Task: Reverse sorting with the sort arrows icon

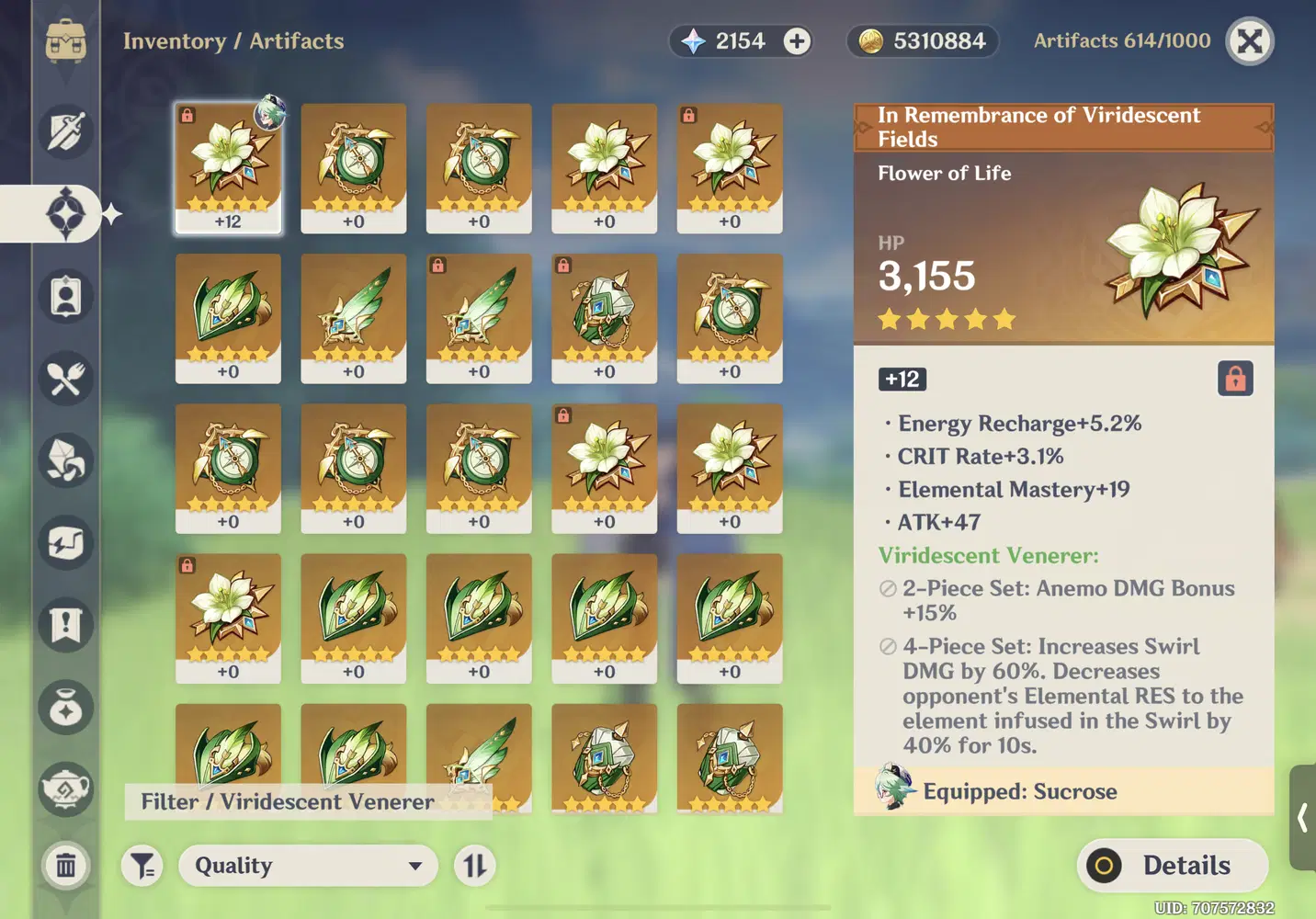Action: (474, 865)
